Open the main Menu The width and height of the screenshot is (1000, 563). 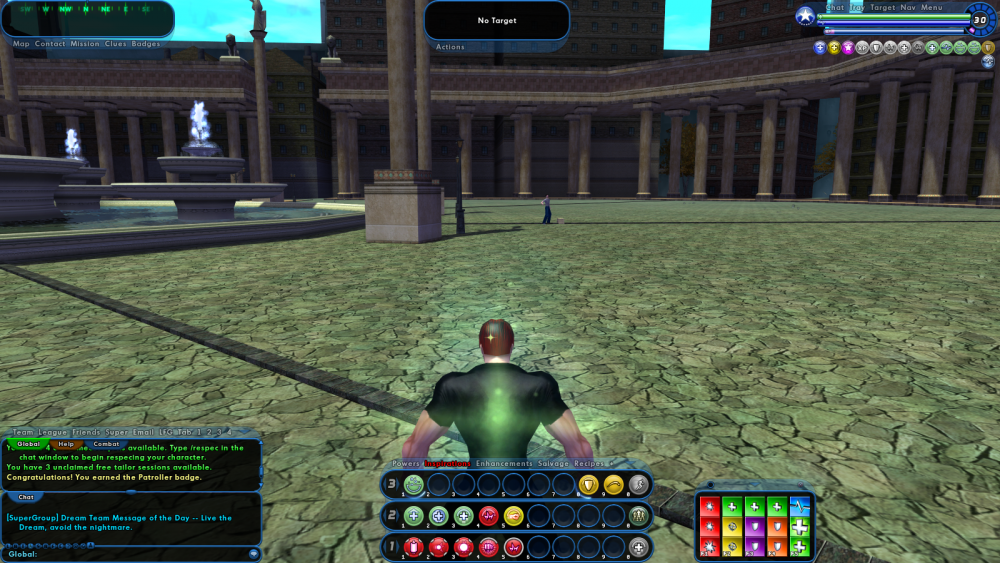click(932, 8)
